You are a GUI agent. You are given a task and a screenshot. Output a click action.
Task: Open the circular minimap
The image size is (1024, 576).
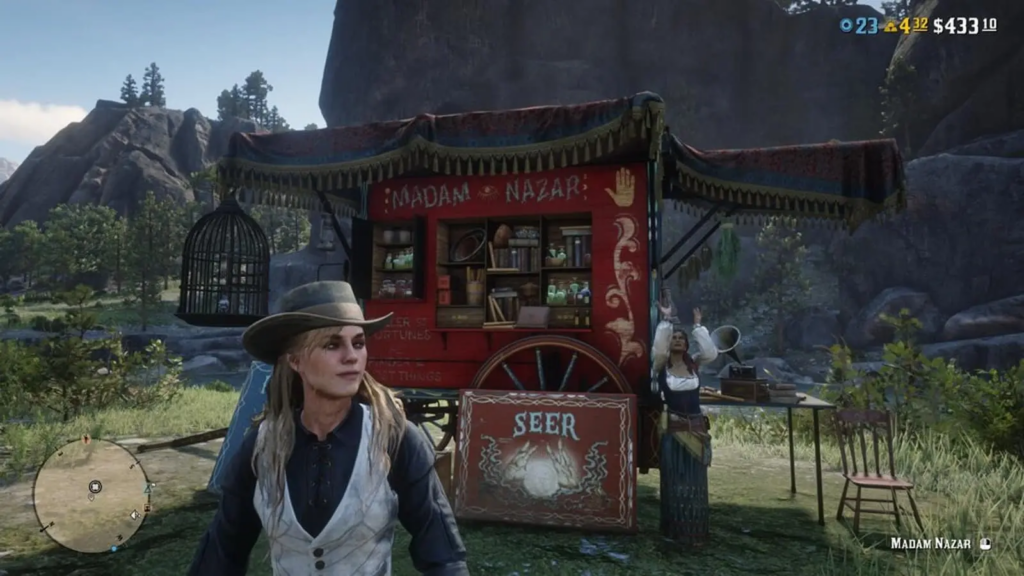[x=91, y=496]
